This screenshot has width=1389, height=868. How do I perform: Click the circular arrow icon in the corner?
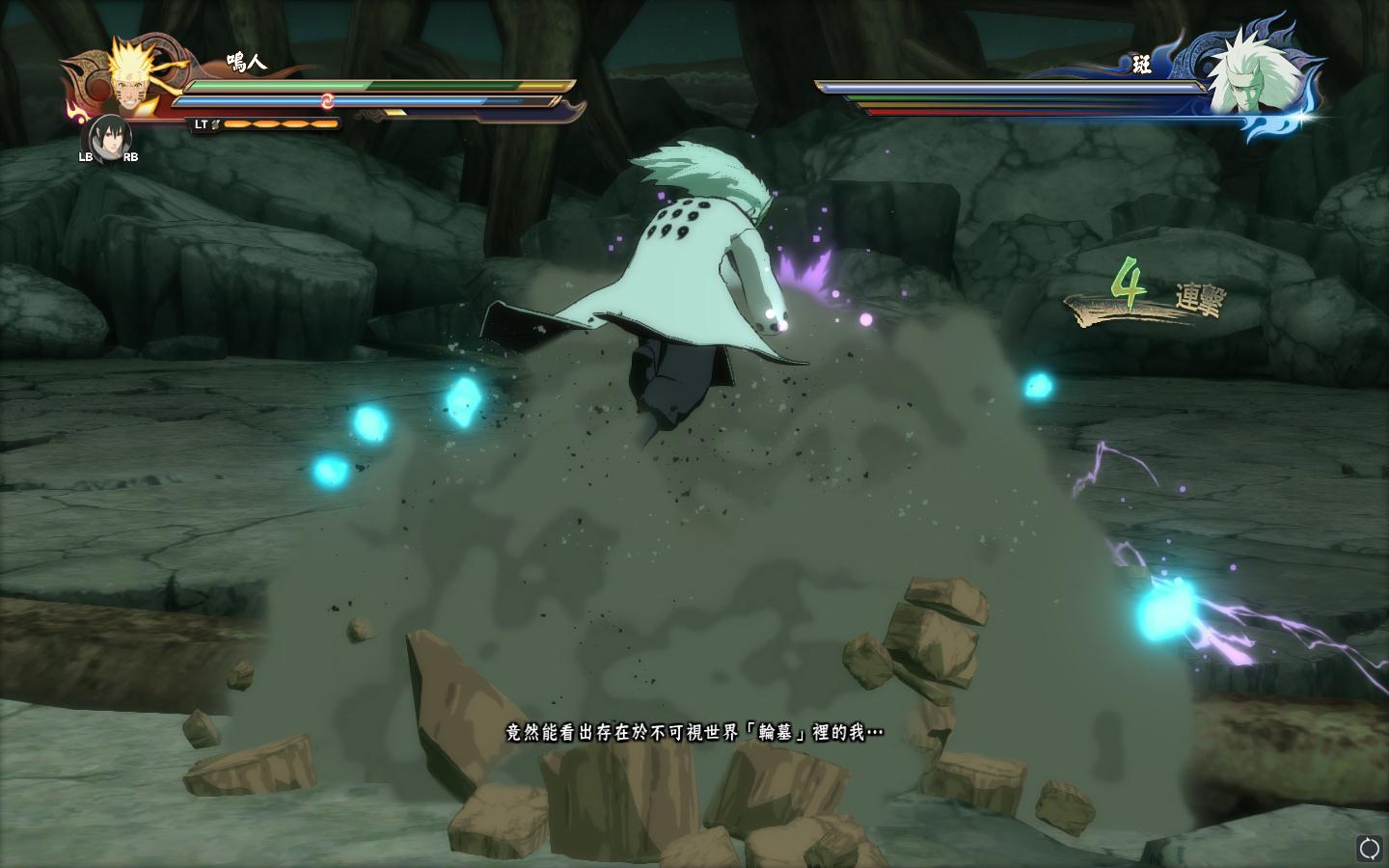(x=1369, y=848)
